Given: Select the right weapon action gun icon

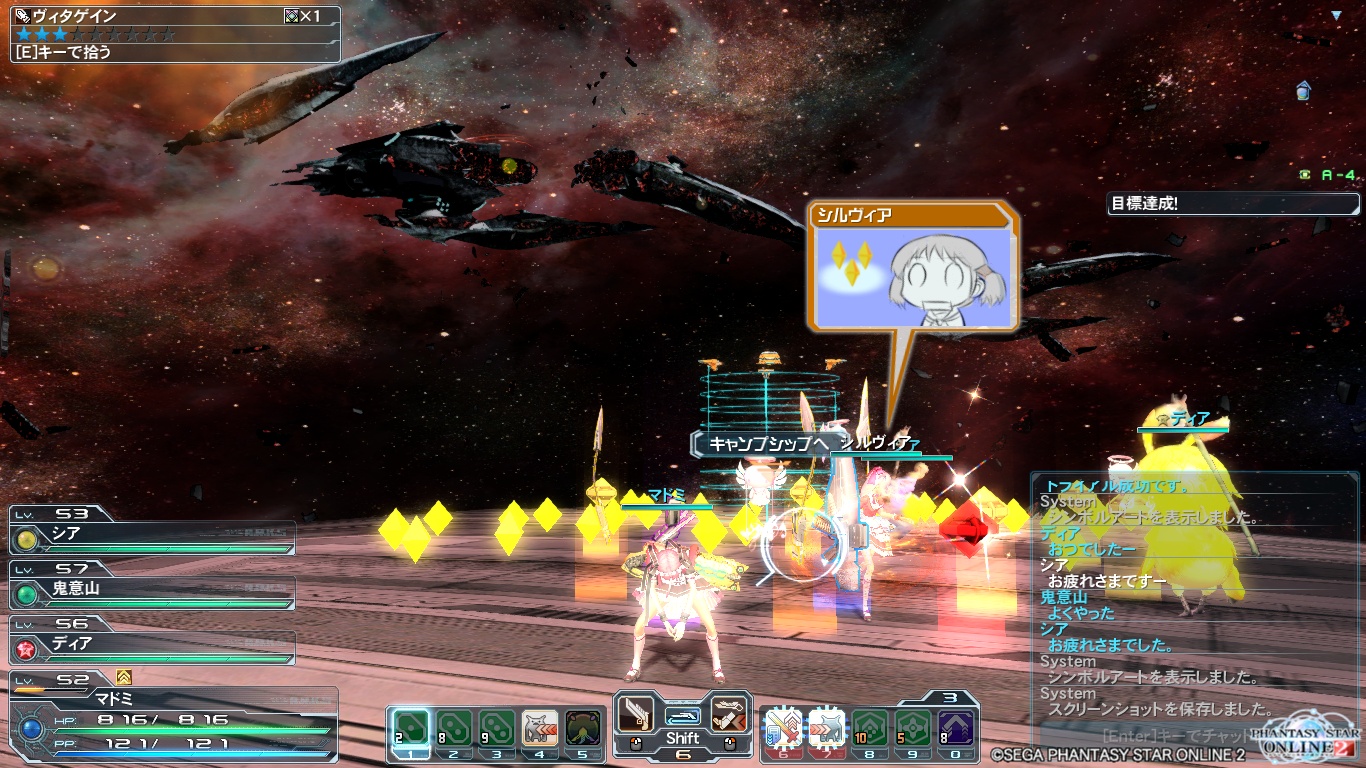Looking at the screenshot, I should pos(731,713).
